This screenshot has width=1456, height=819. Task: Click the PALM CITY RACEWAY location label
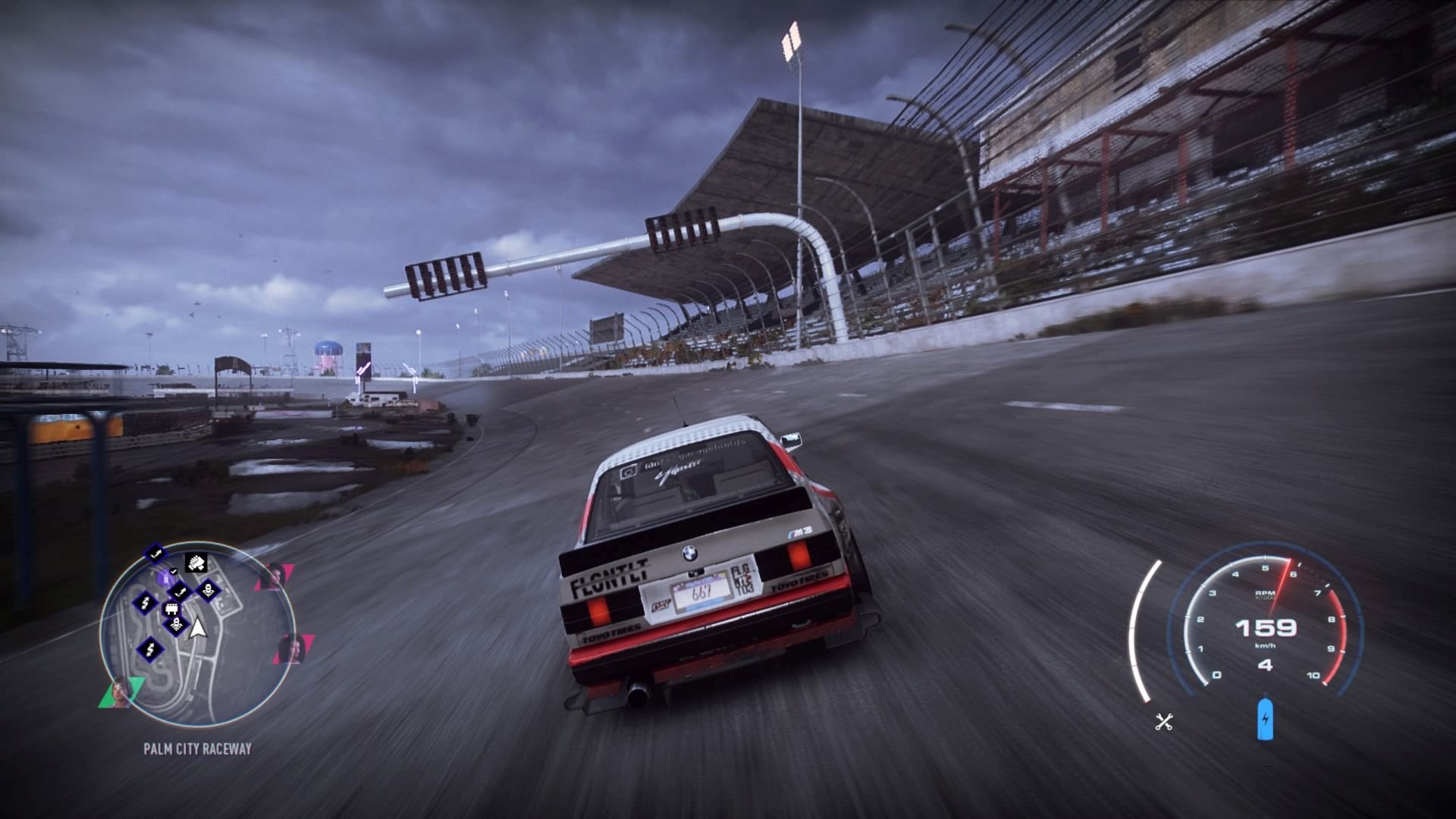point(196,748)
